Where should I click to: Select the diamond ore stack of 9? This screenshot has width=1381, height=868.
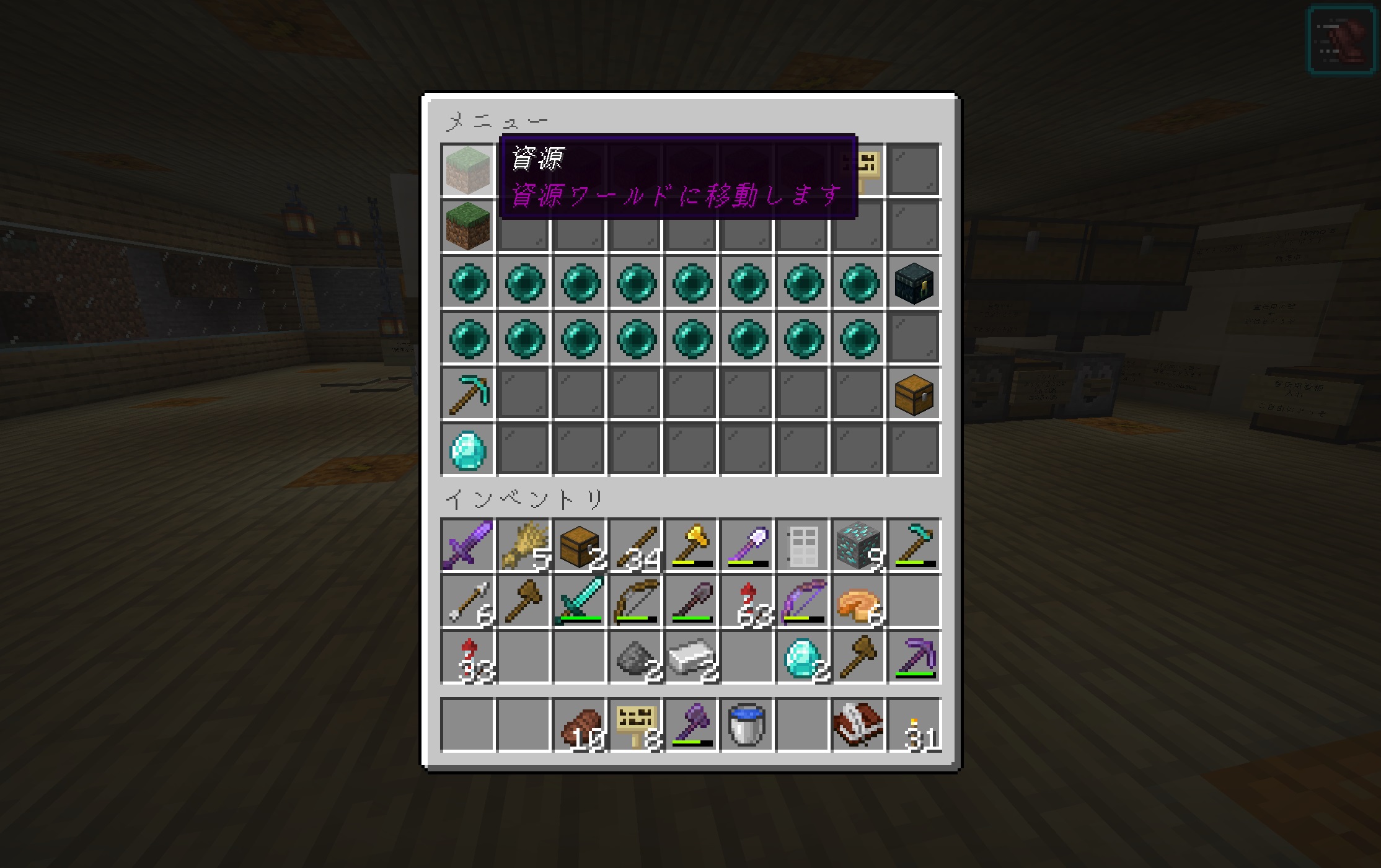point(858,545)
